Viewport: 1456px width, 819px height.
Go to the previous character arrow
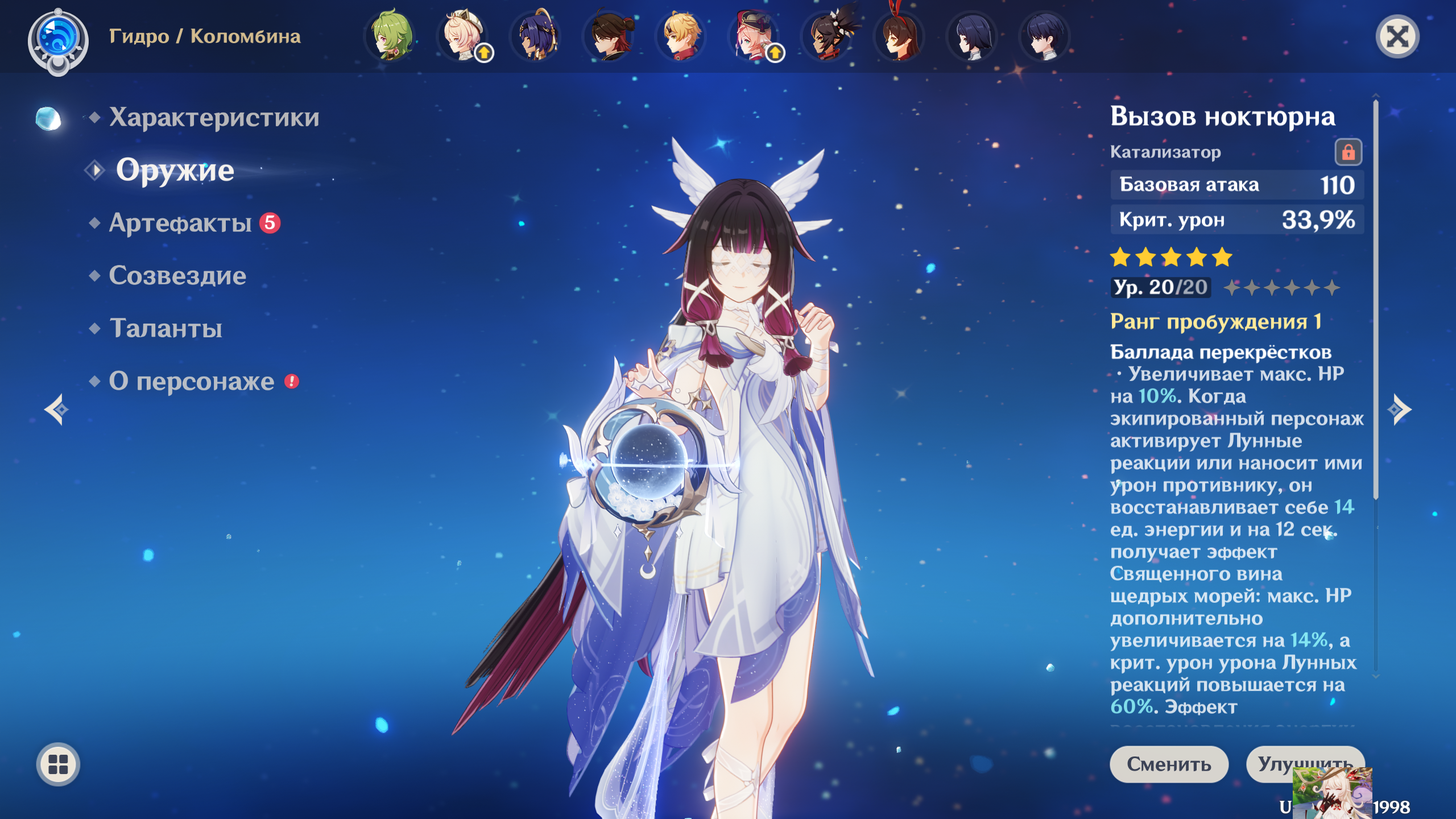[57, 409]
